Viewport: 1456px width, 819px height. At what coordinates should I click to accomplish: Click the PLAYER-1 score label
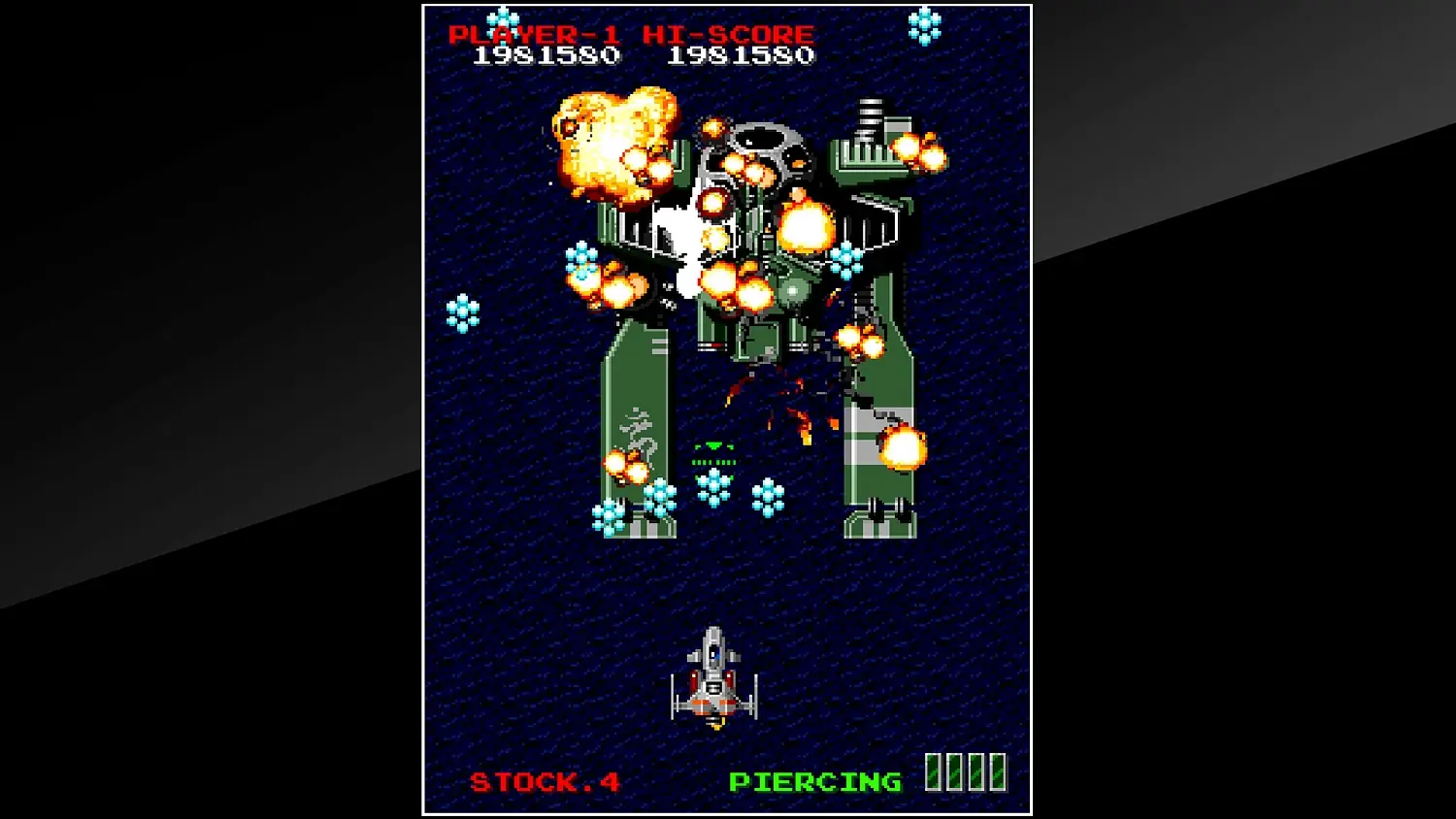tap(534, 33)
